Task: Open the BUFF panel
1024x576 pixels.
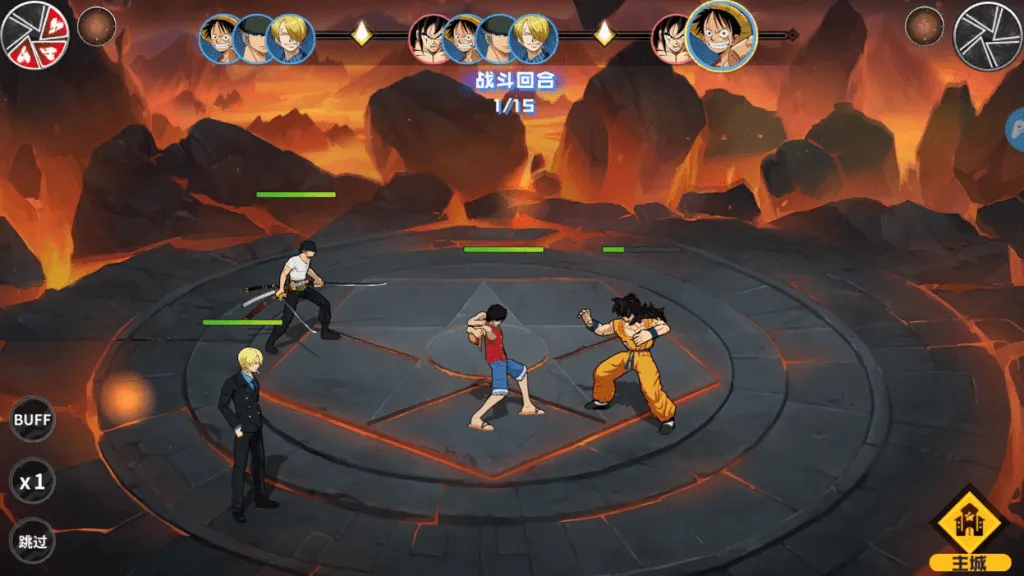Action: pyautogui.click(x=32, y=420)
